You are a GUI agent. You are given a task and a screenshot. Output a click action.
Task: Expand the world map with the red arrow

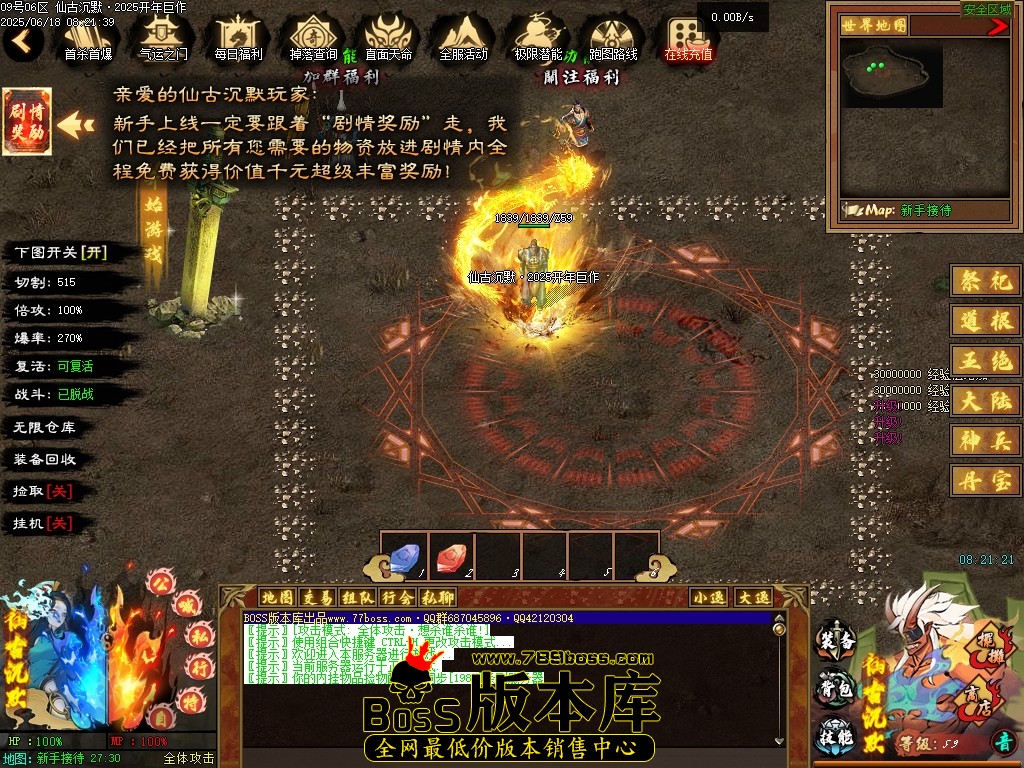point(998,27)
